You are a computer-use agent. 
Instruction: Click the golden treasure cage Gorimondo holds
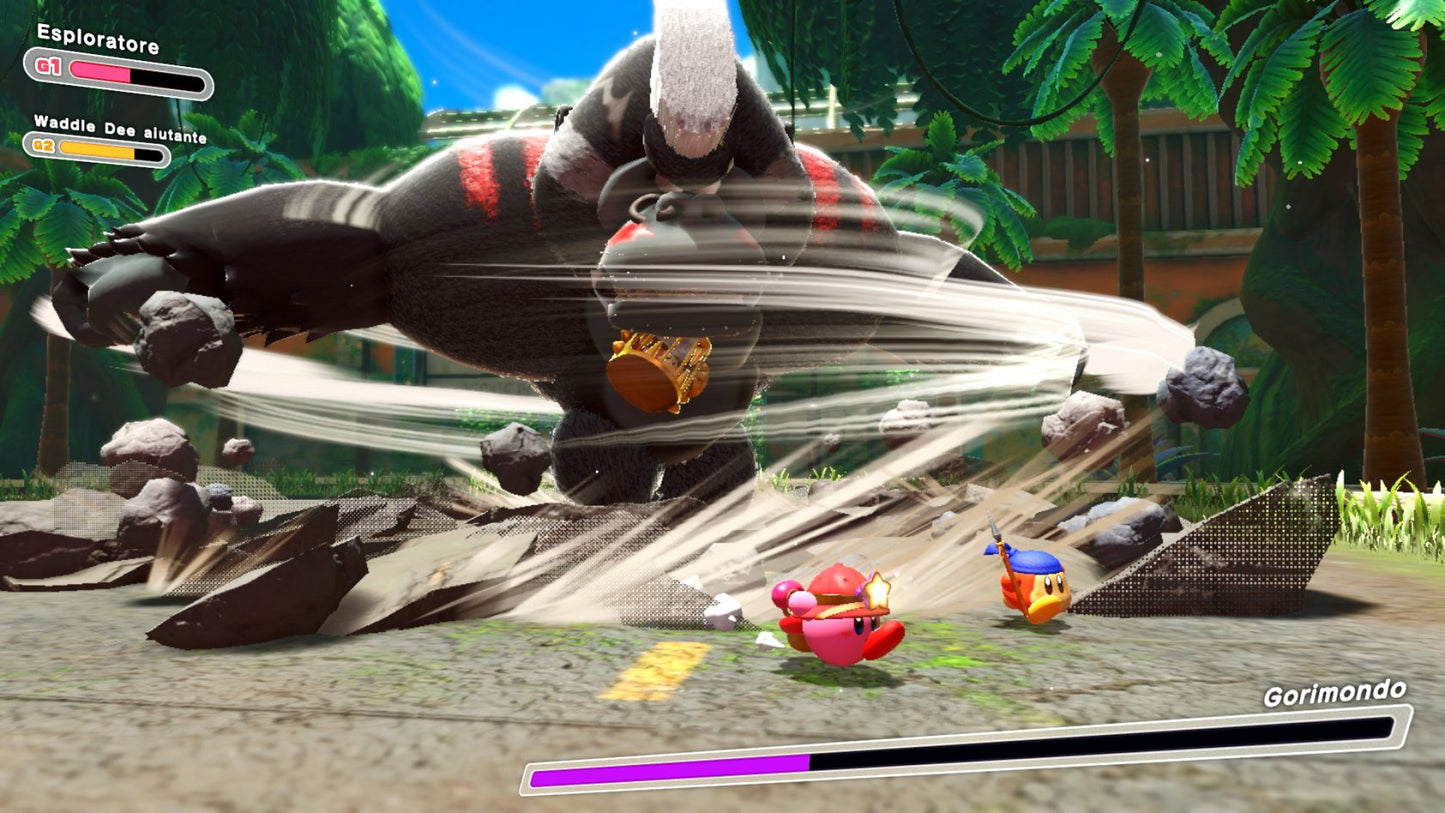click(x=660, y=370)
